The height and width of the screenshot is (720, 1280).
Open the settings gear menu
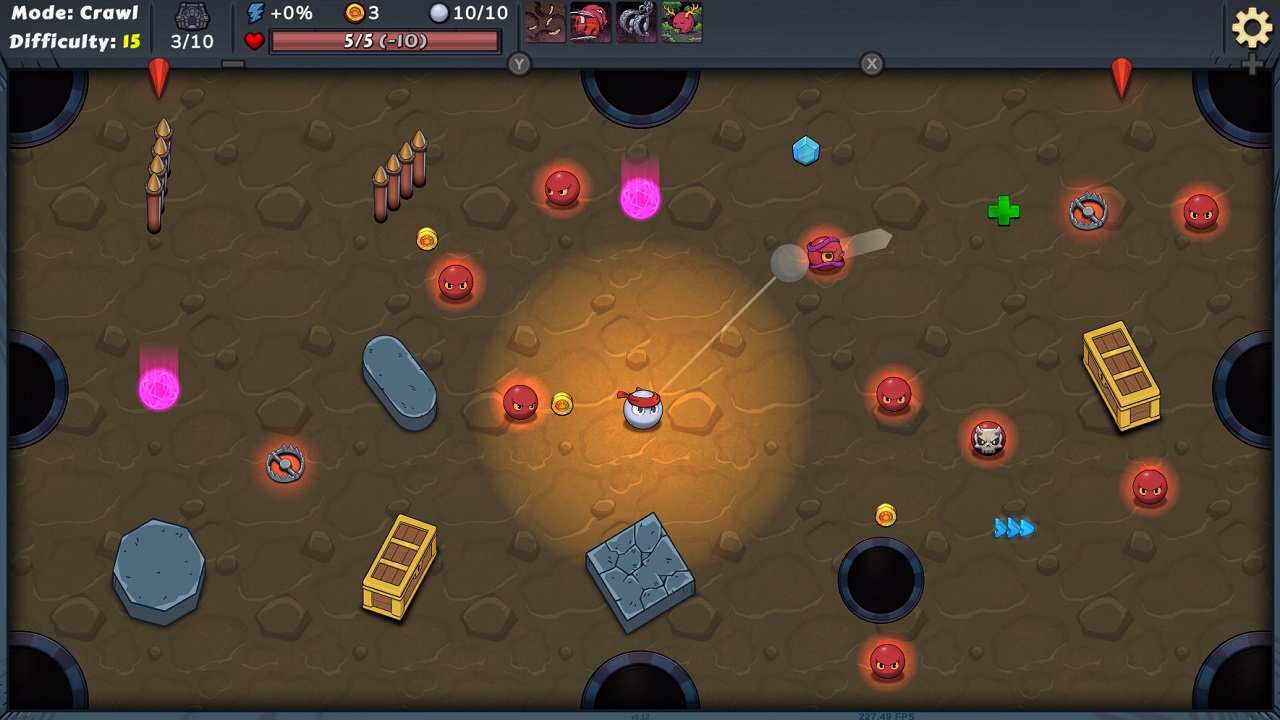[1251, 29]
